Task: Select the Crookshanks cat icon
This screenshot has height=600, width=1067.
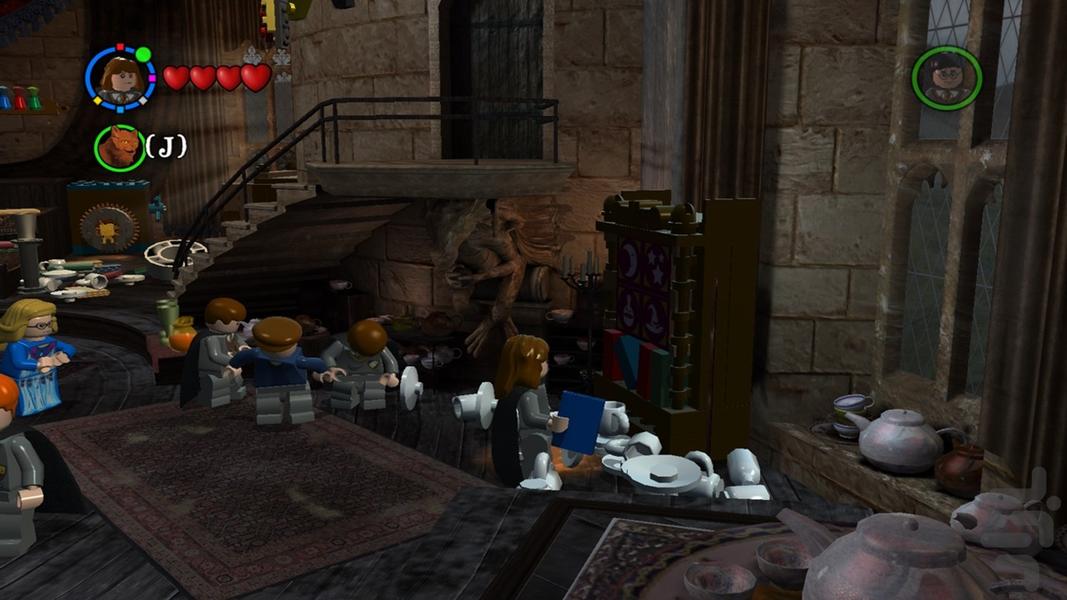Action: coord(120,148)
